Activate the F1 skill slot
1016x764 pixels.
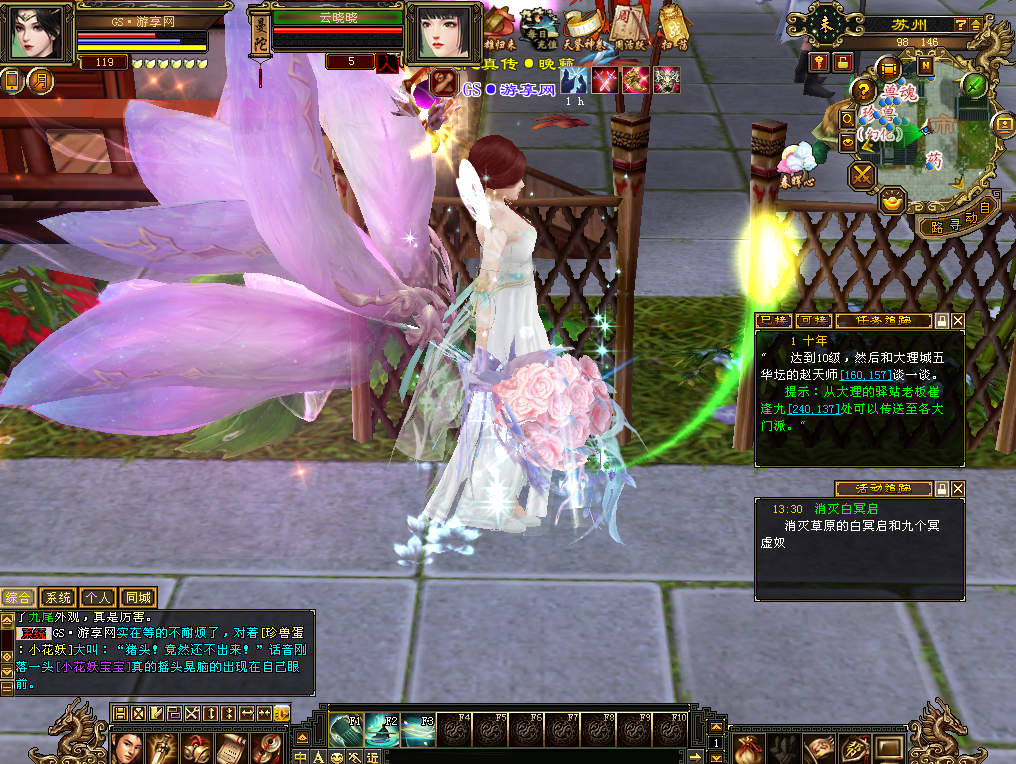[346, 729]
